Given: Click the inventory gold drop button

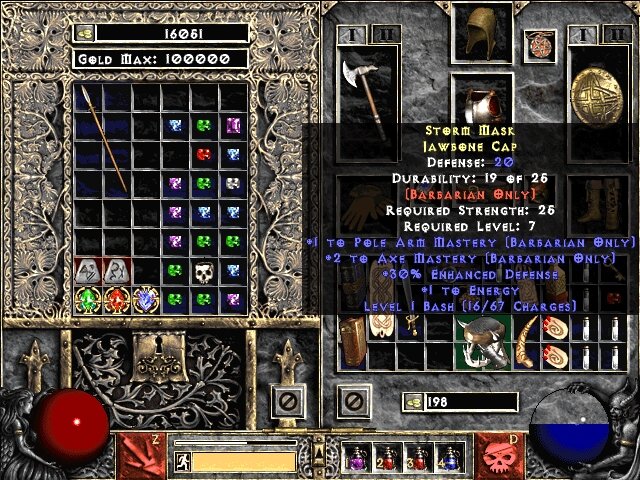Looking at the screenshot, I should 411,402.
